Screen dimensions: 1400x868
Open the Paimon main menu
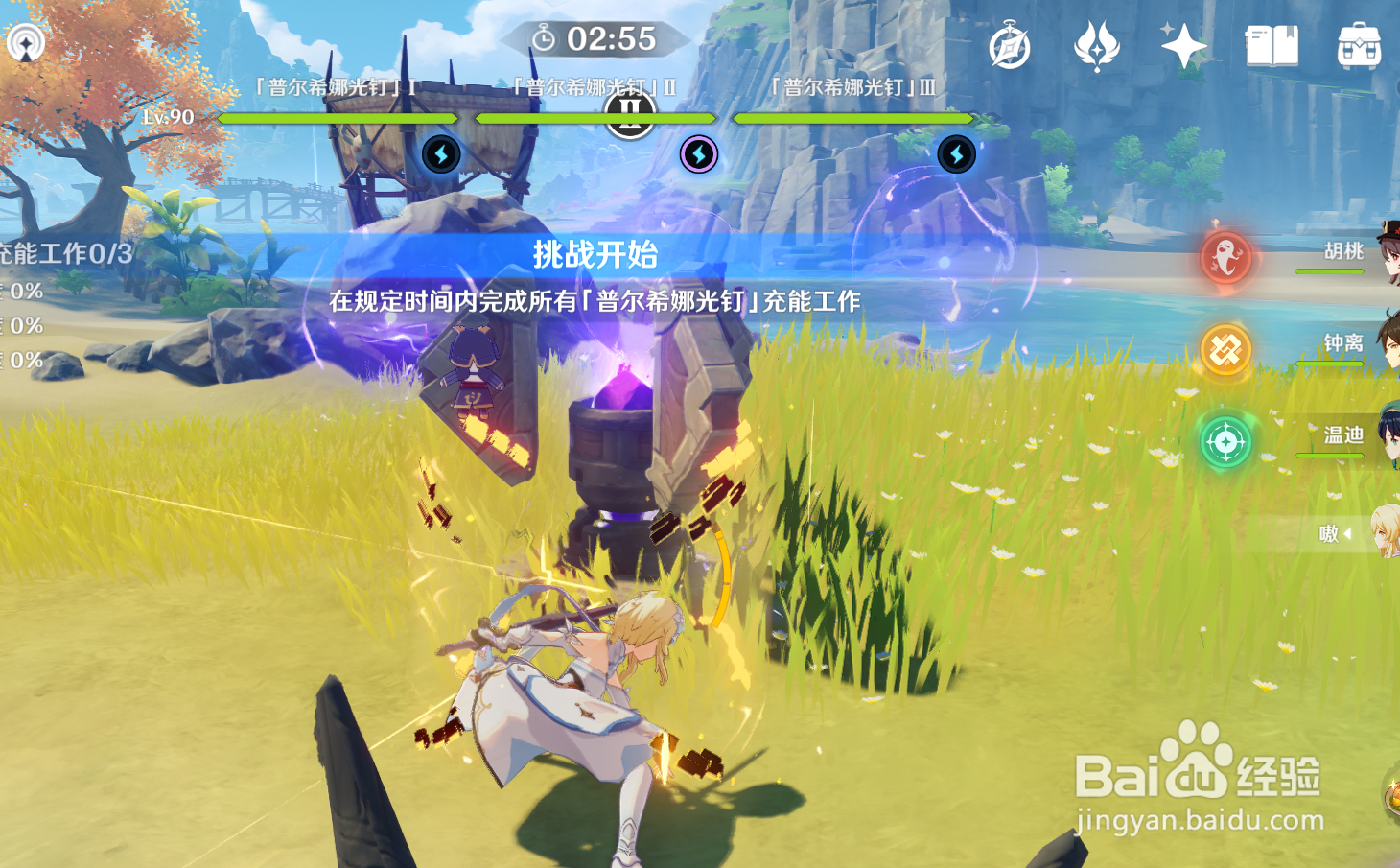24,40
